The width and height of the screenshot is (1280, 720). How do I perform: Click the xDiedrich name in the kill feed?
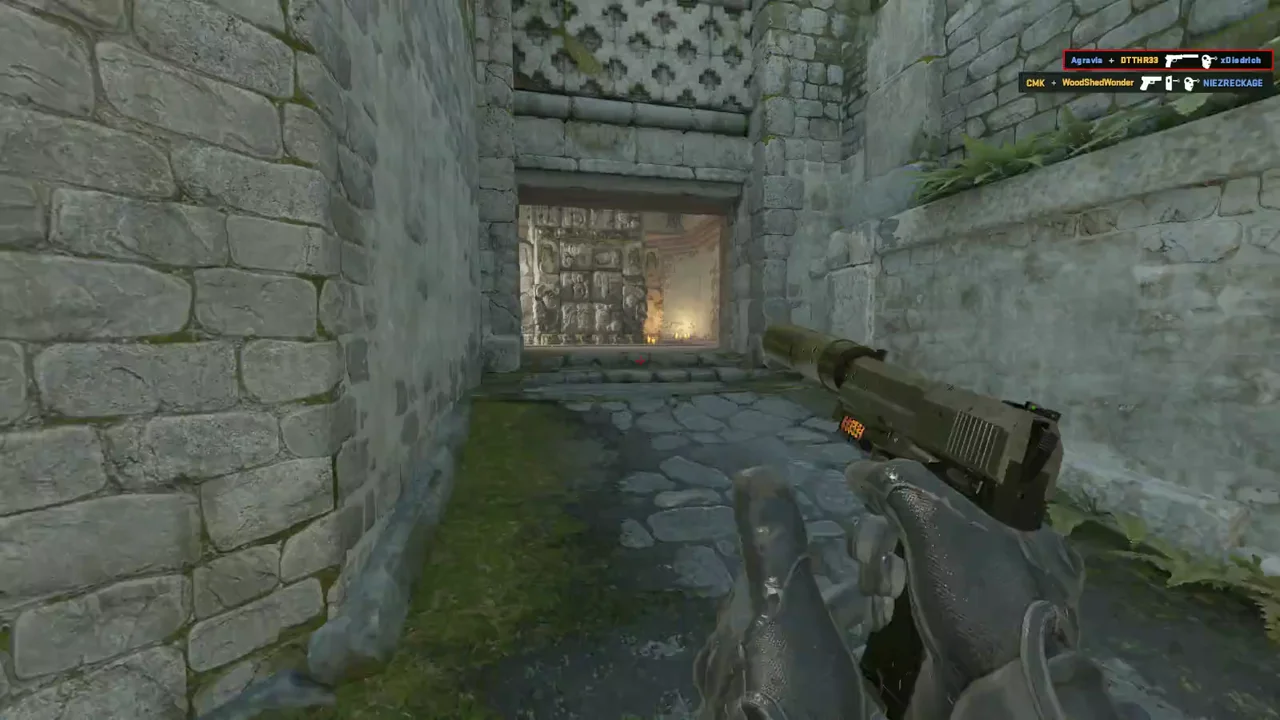coord(1240,60)
